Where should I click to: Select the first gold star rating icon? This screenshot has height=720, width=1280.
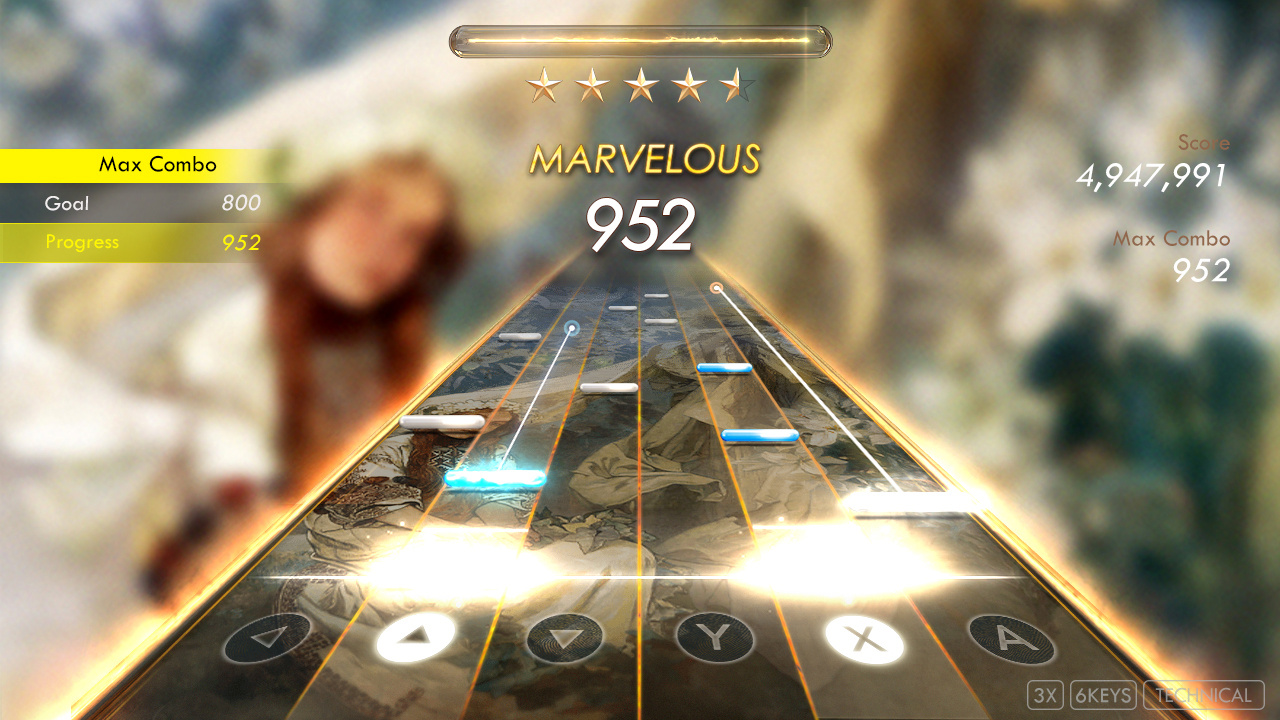point(543,85)
